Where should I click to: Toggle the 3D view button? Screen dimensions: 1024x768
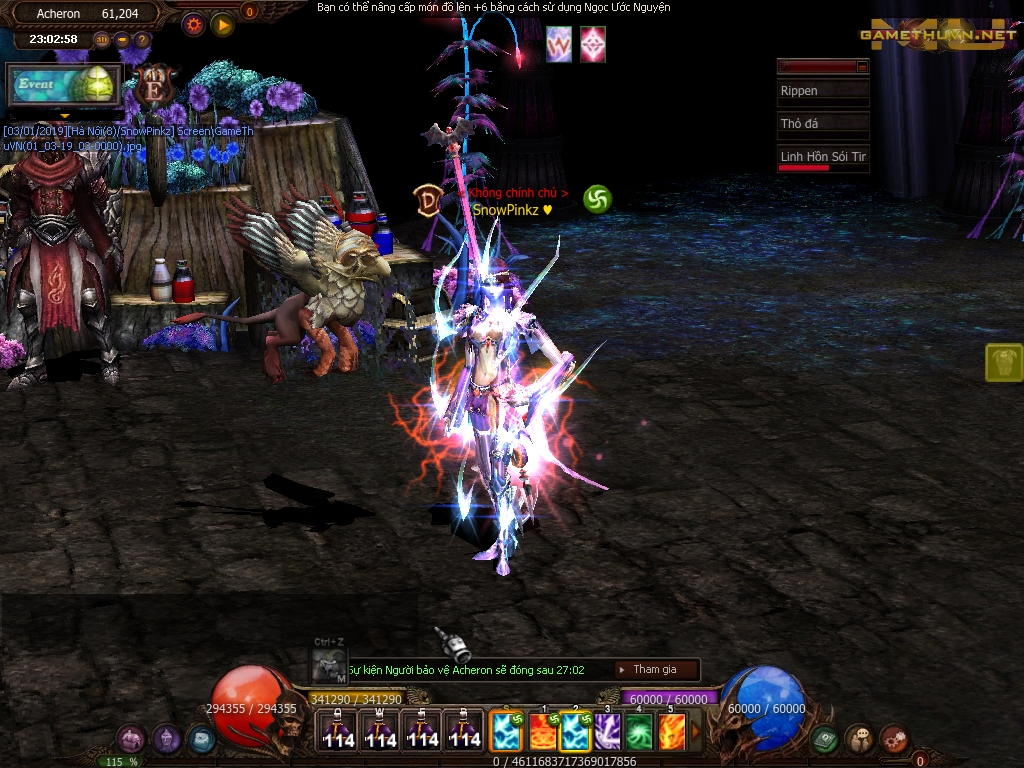(102, 40)
